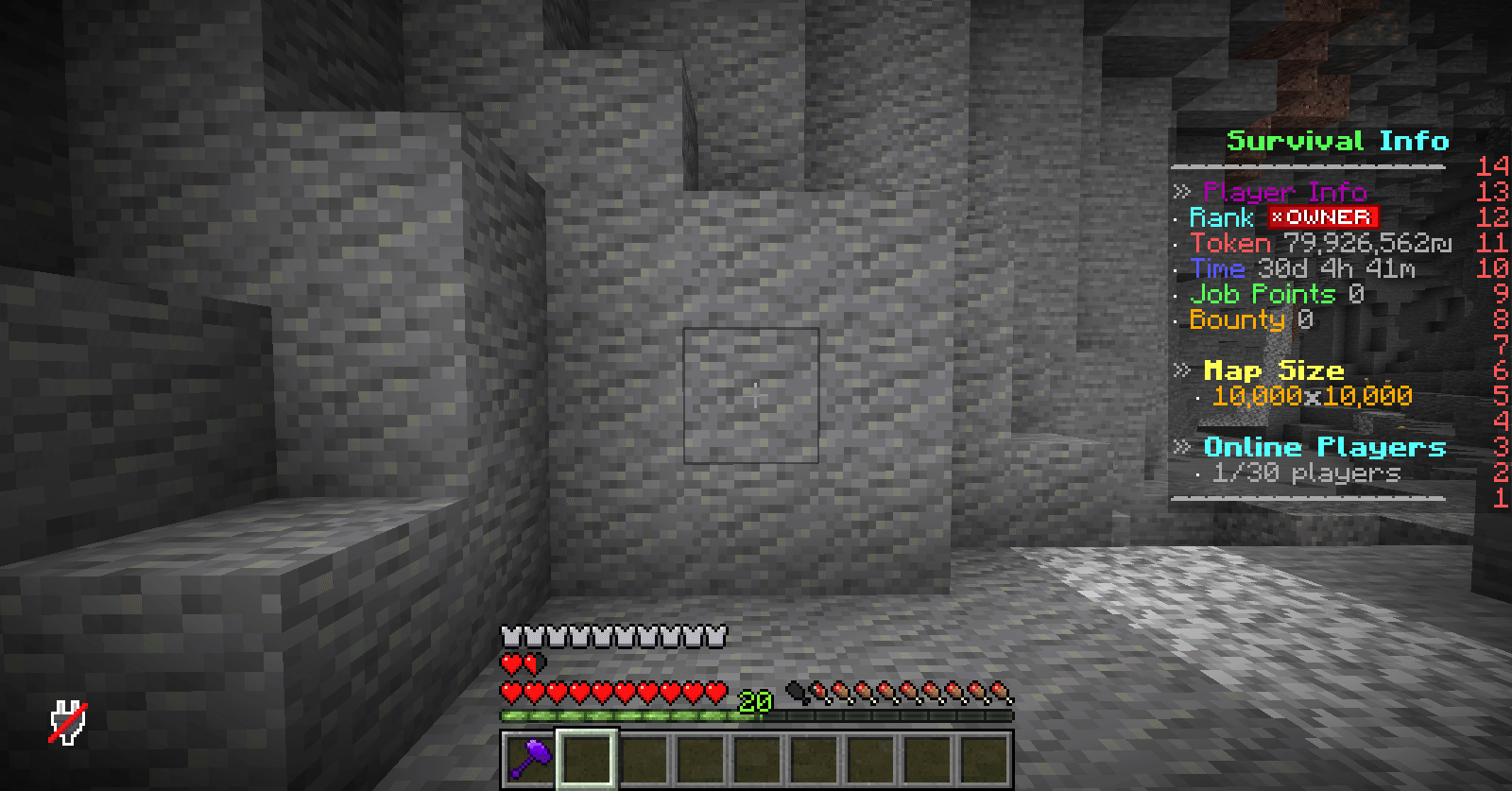Select the purple axe hotbar slot

pos(530,758)
